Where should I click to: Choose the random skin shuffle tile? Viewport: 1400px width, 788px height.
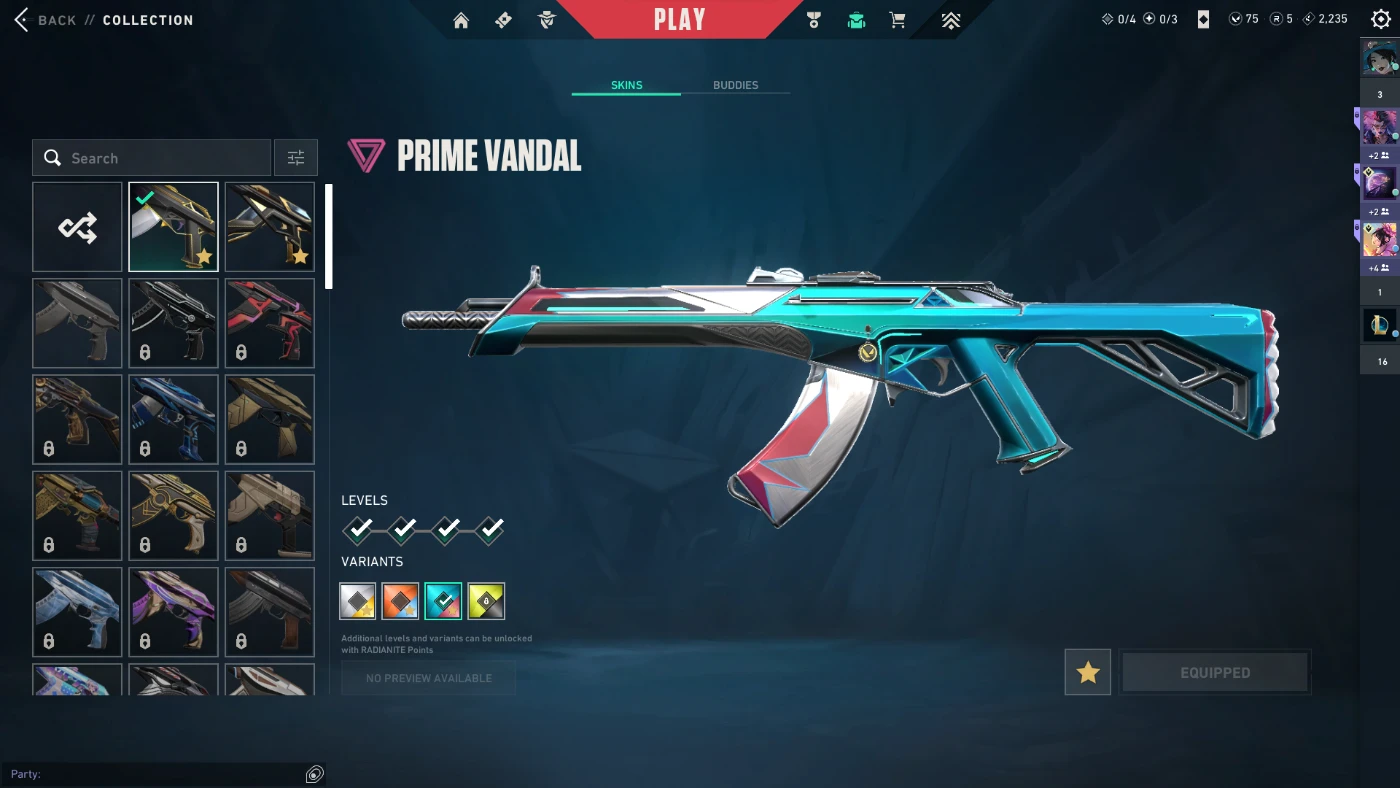[77, 227]
